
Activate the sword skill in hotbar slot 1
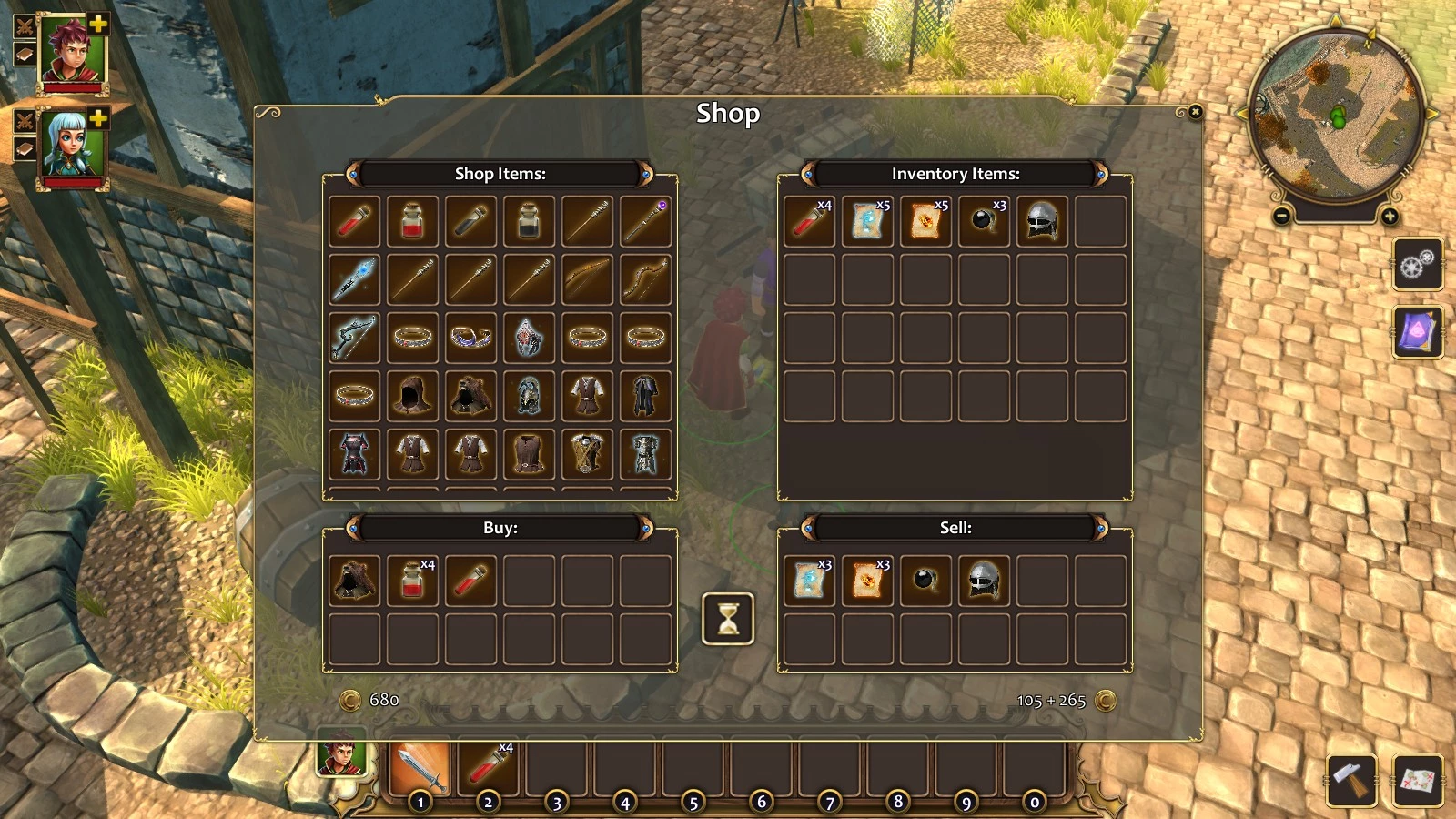pyautogui.click(x=420, y=769)
